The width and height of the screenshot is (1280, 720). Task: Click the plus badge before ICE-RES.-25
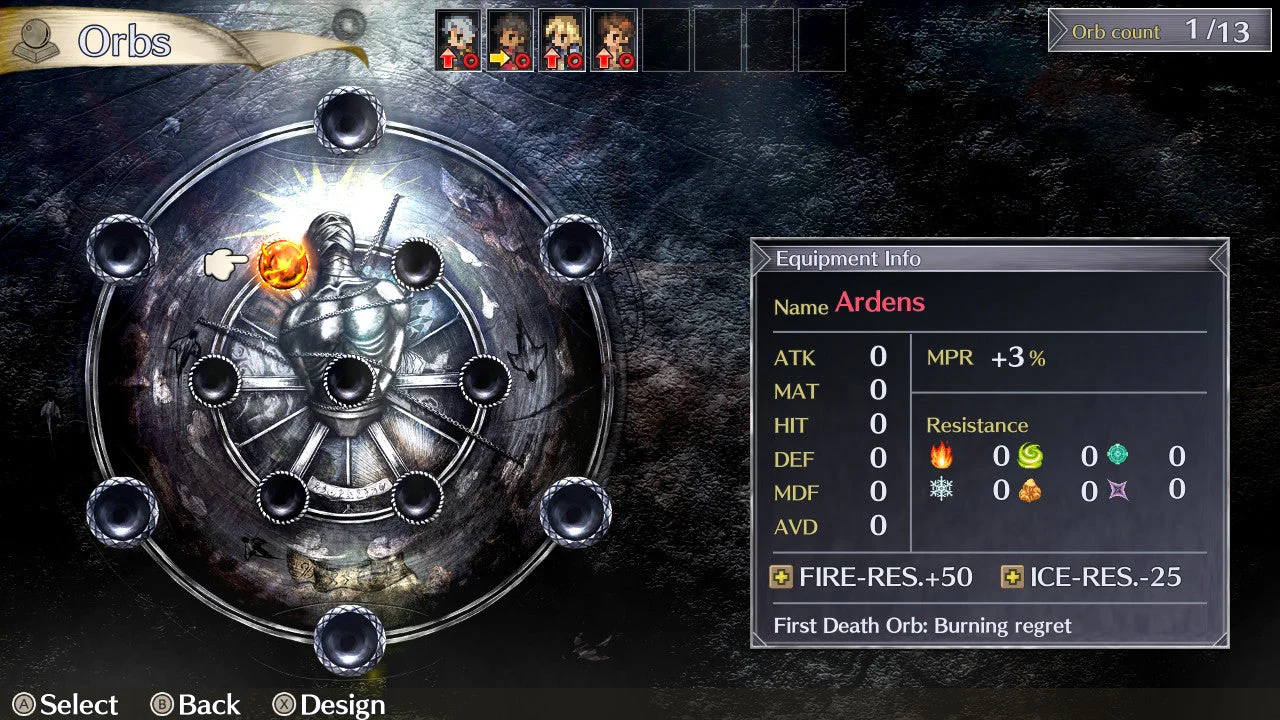[1015, 577]
